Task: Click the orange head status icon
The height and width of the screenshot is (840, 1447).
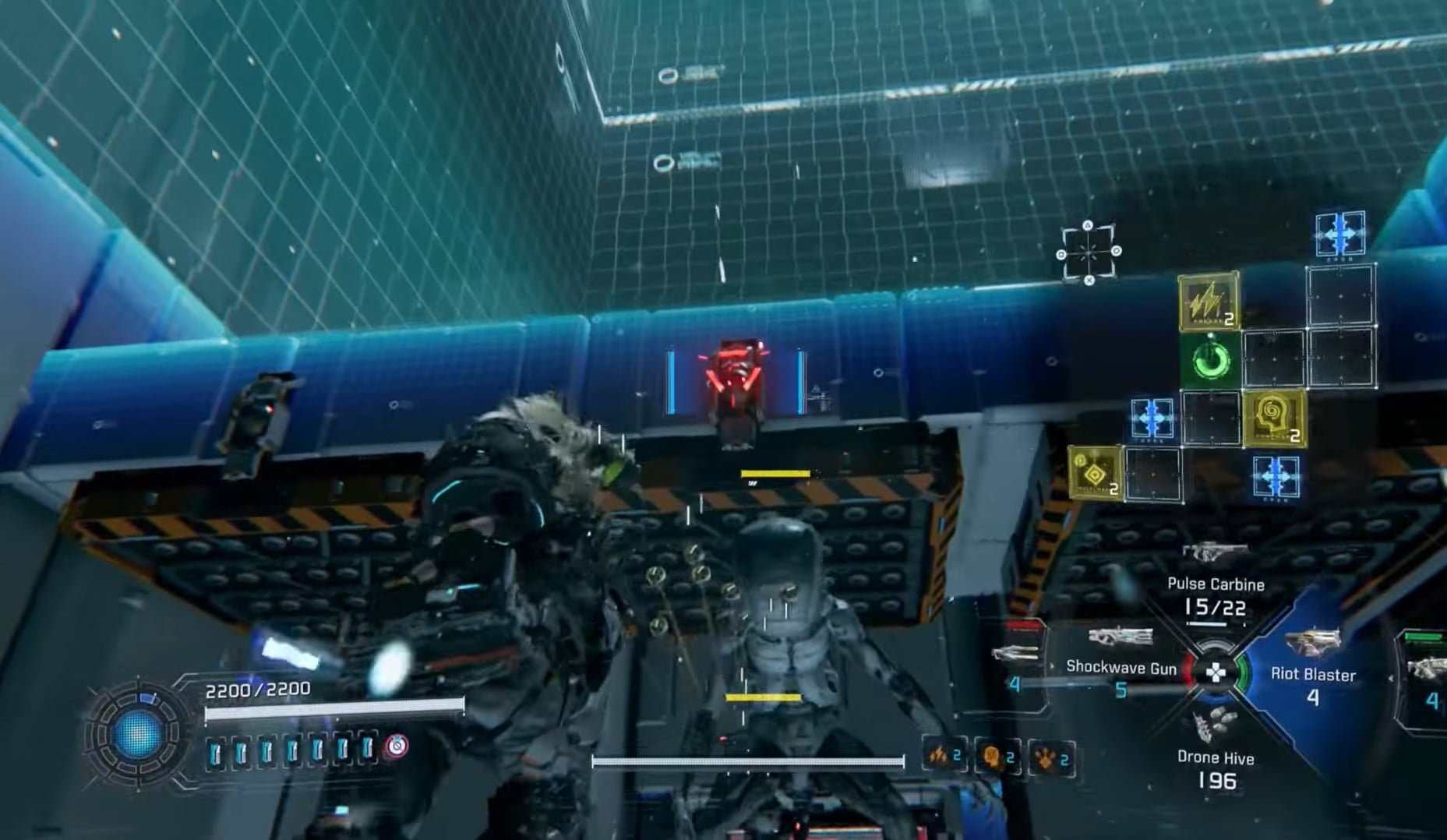Action: (x=997, y=757)
